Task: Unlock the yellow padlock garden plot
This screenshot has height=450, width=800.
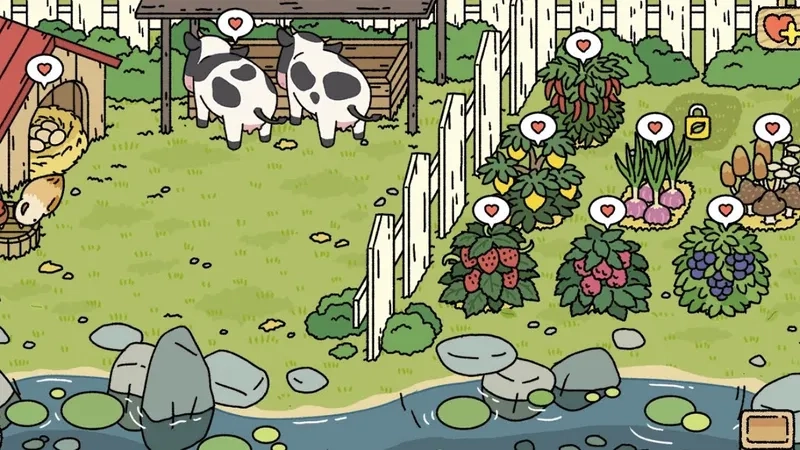Action: [697, 126]
